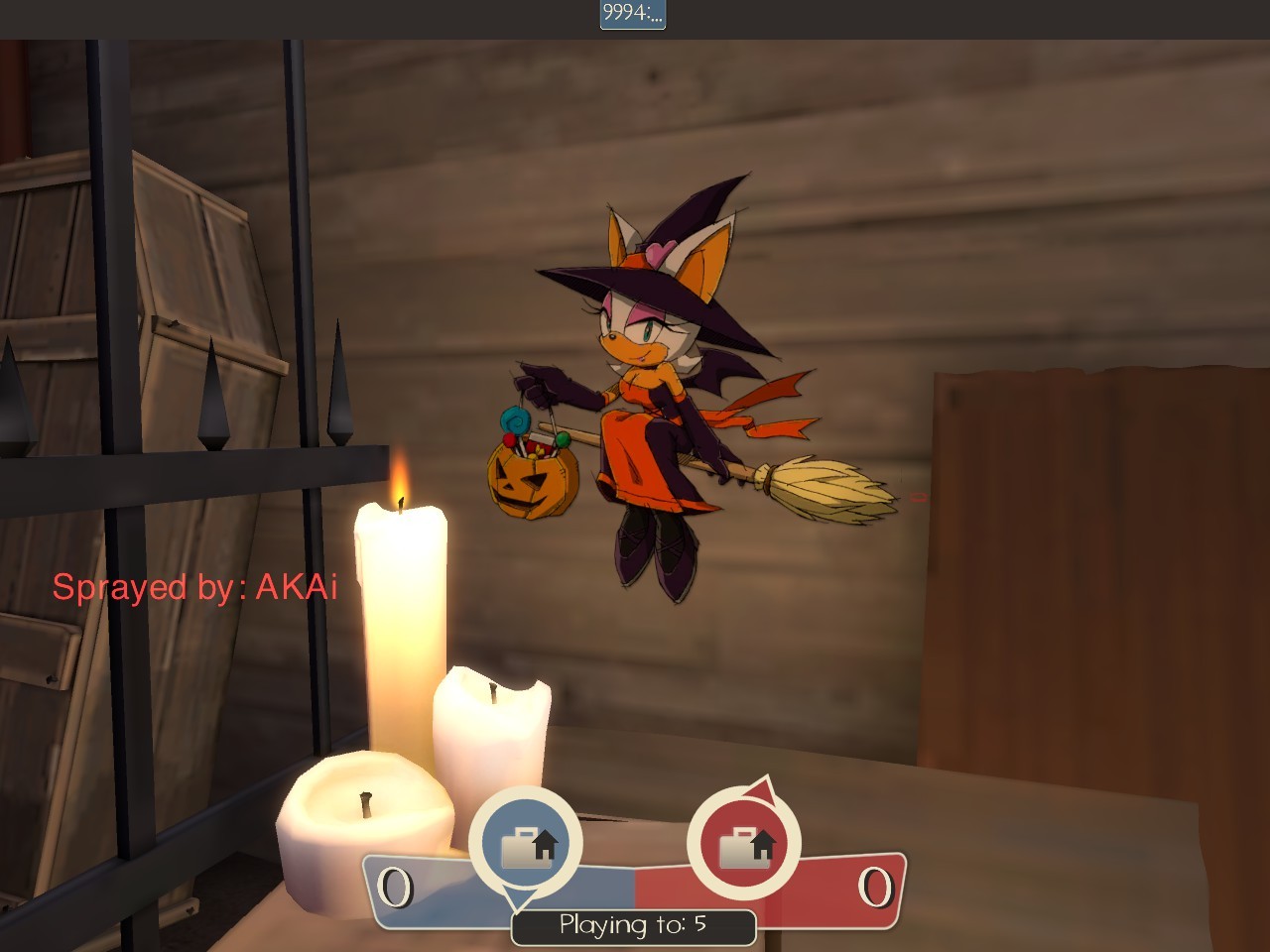
Task: Click the BLU team's 0 score counter
Action: coord(397,886)
